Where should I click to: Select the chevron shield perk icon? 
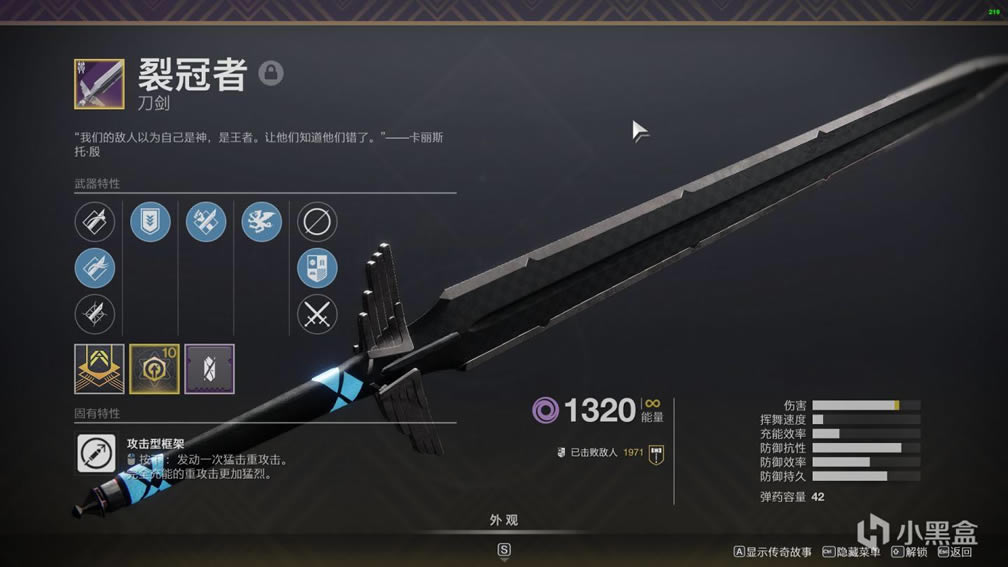(150, 222)
